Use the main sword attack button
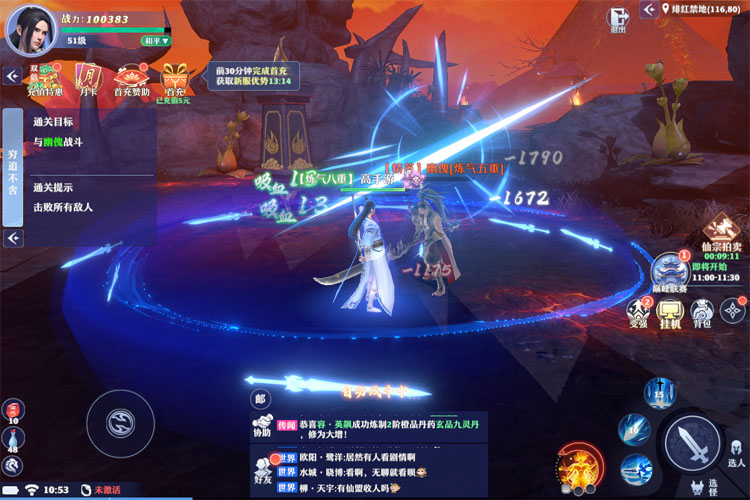 692,441
